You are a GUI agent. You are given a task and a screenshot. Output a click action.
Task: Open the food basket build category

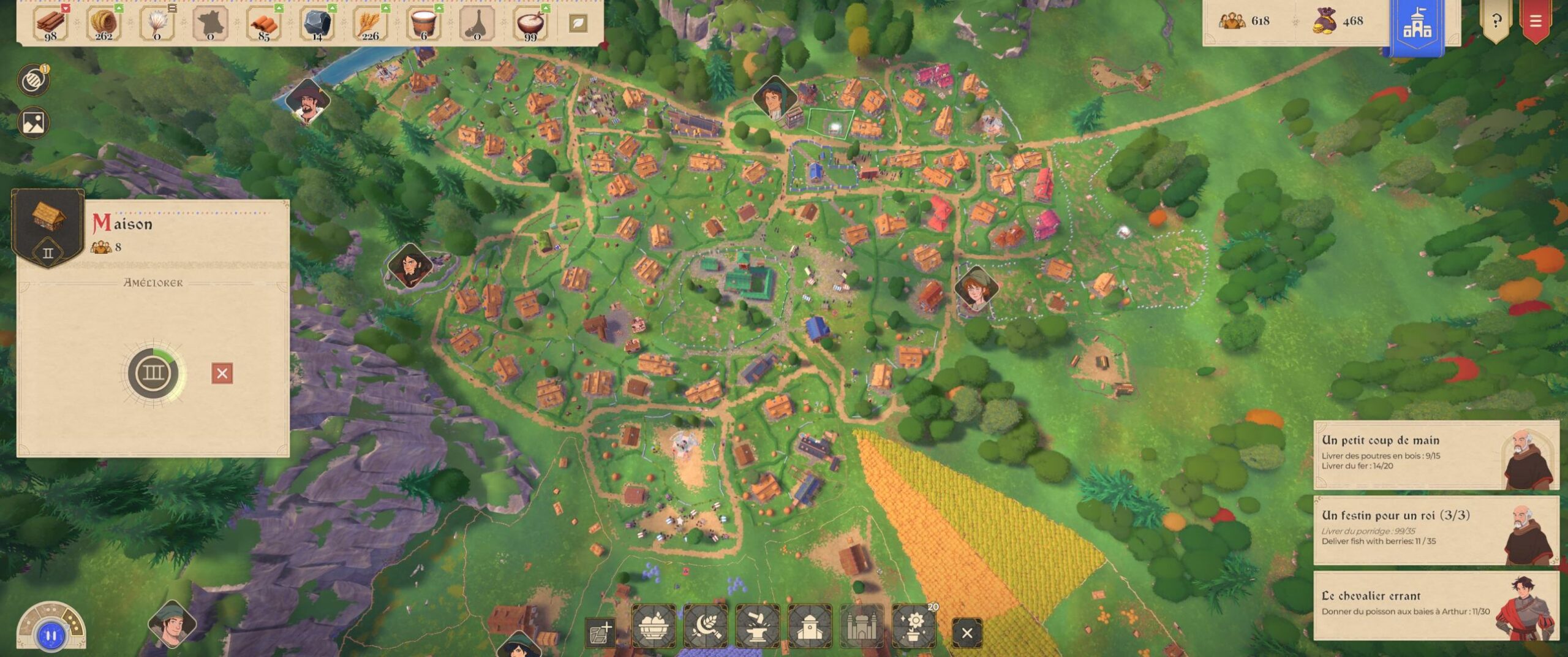[x=654, y=626]
